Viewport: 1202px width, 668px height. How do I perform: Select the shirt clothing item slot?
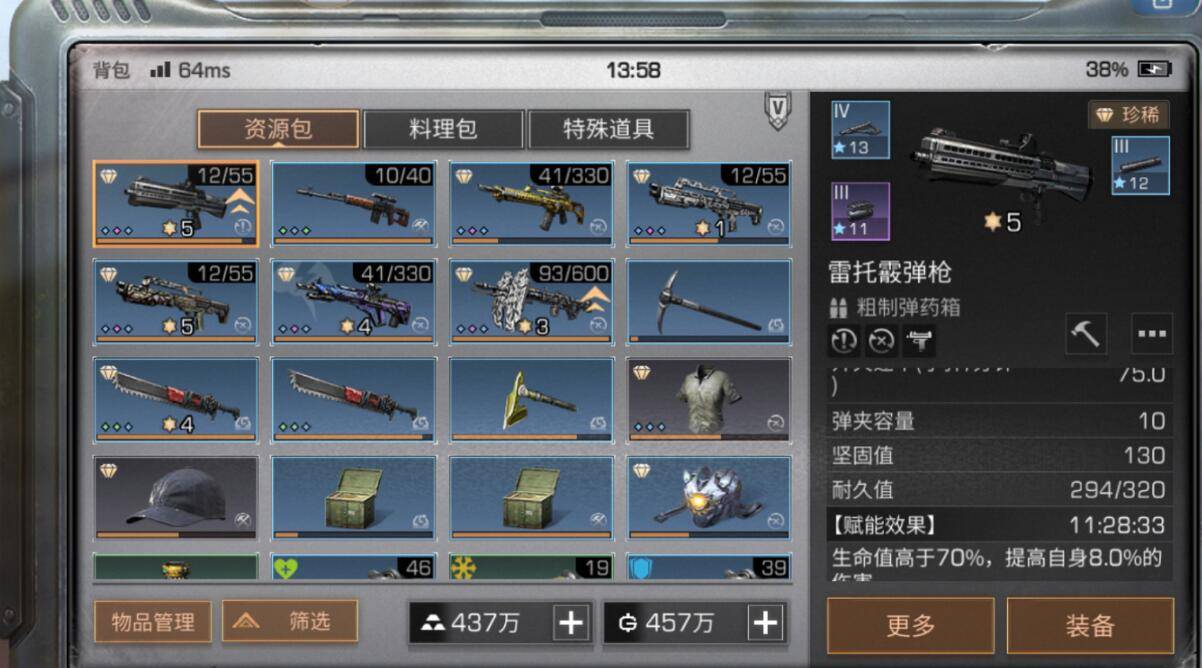click(x=709, y=400)
